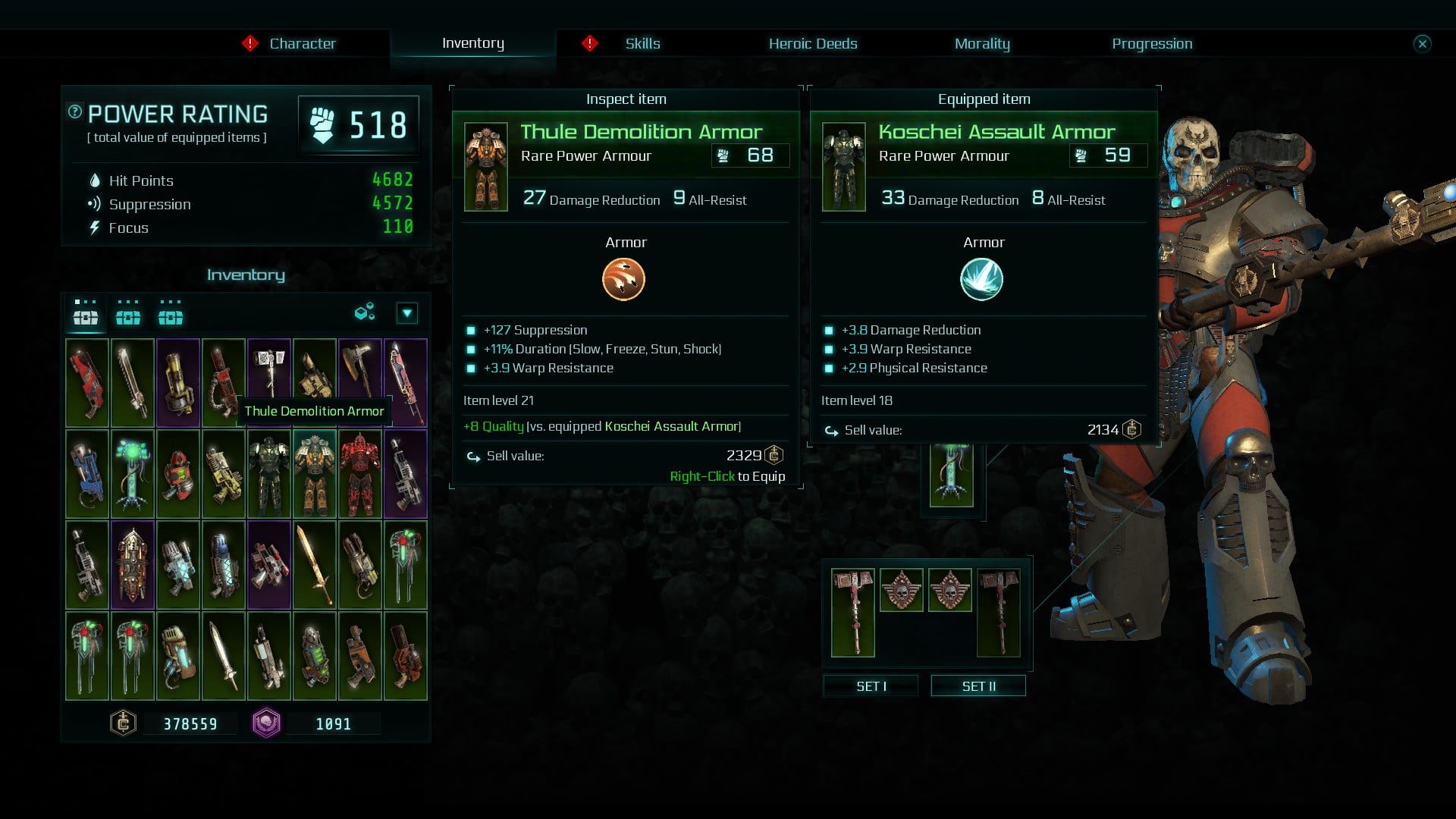
Task: Click the cyan burst armor skill icon
Action: pos(981,279)
